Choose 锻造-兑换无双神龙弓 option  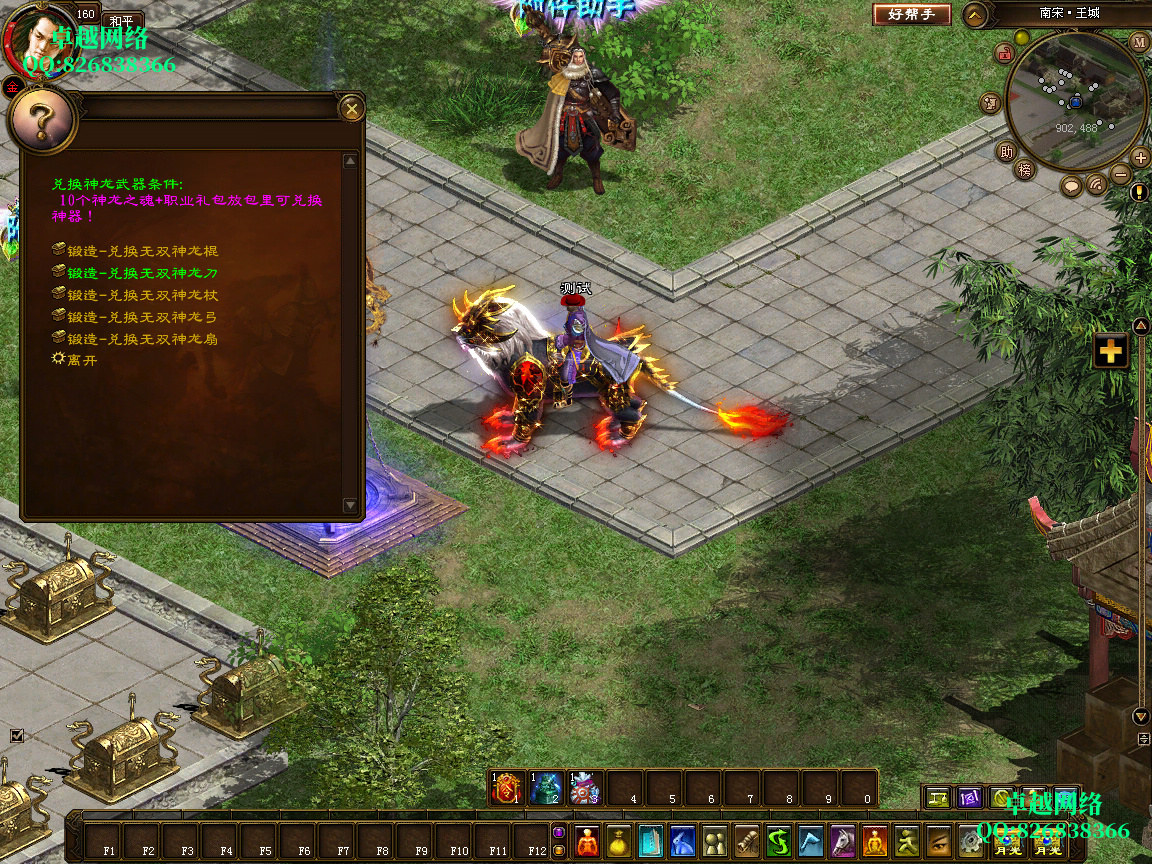[142, 317]
